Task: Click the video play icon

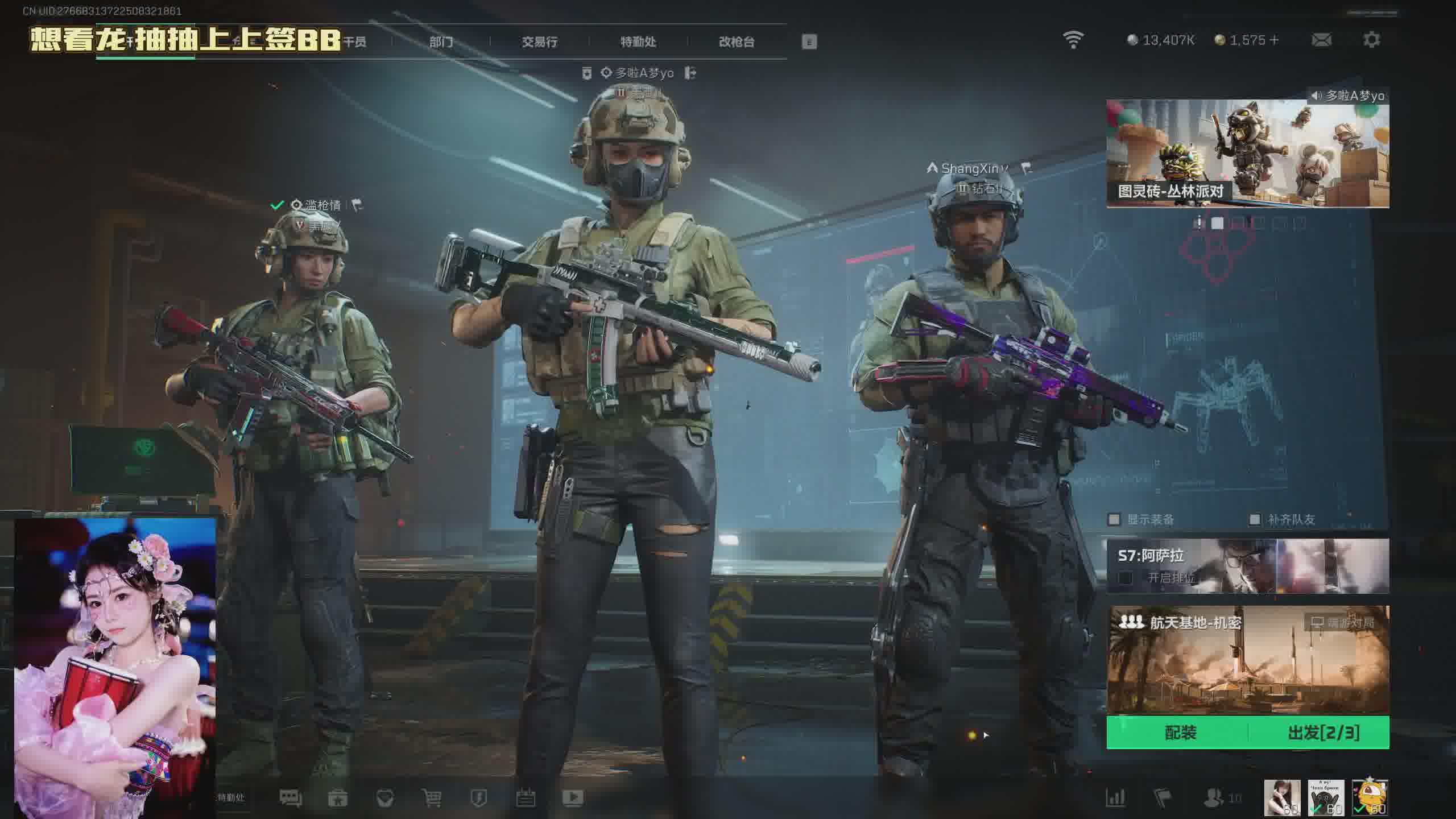Action: click(x=573, y=798)
